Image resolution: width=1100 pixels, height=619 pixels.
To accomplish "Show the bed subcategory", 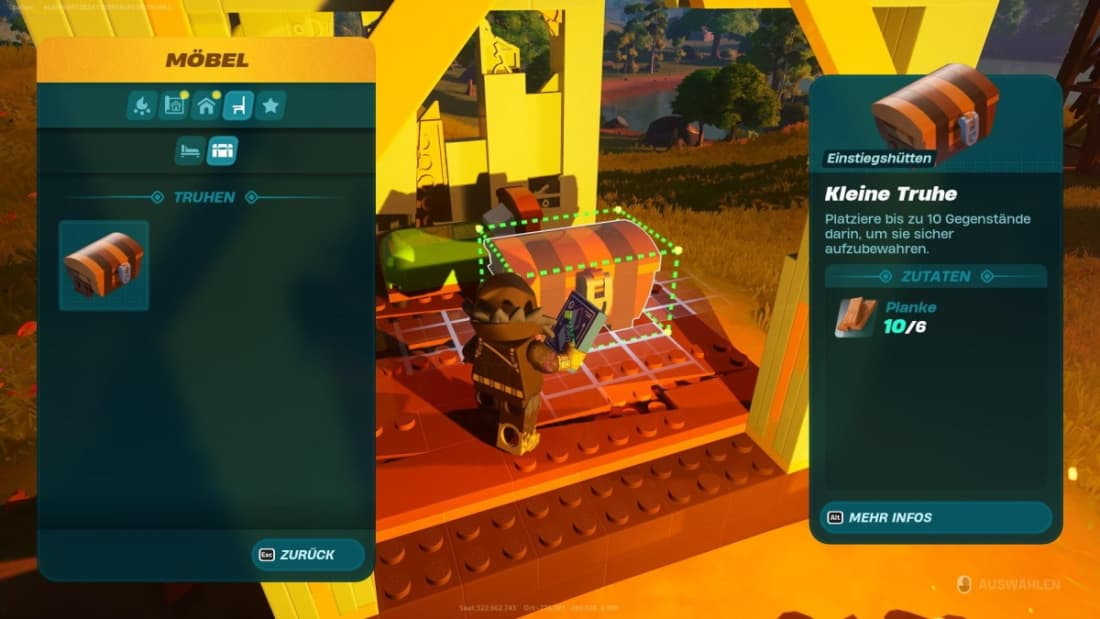I will pos(190,151).
